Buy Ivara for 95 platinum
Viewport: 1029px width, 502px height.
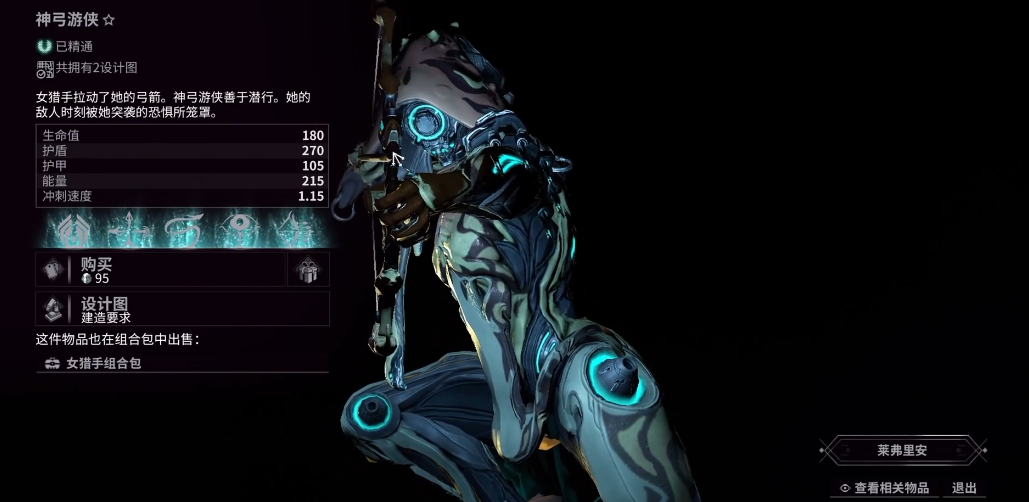point(160,269)
